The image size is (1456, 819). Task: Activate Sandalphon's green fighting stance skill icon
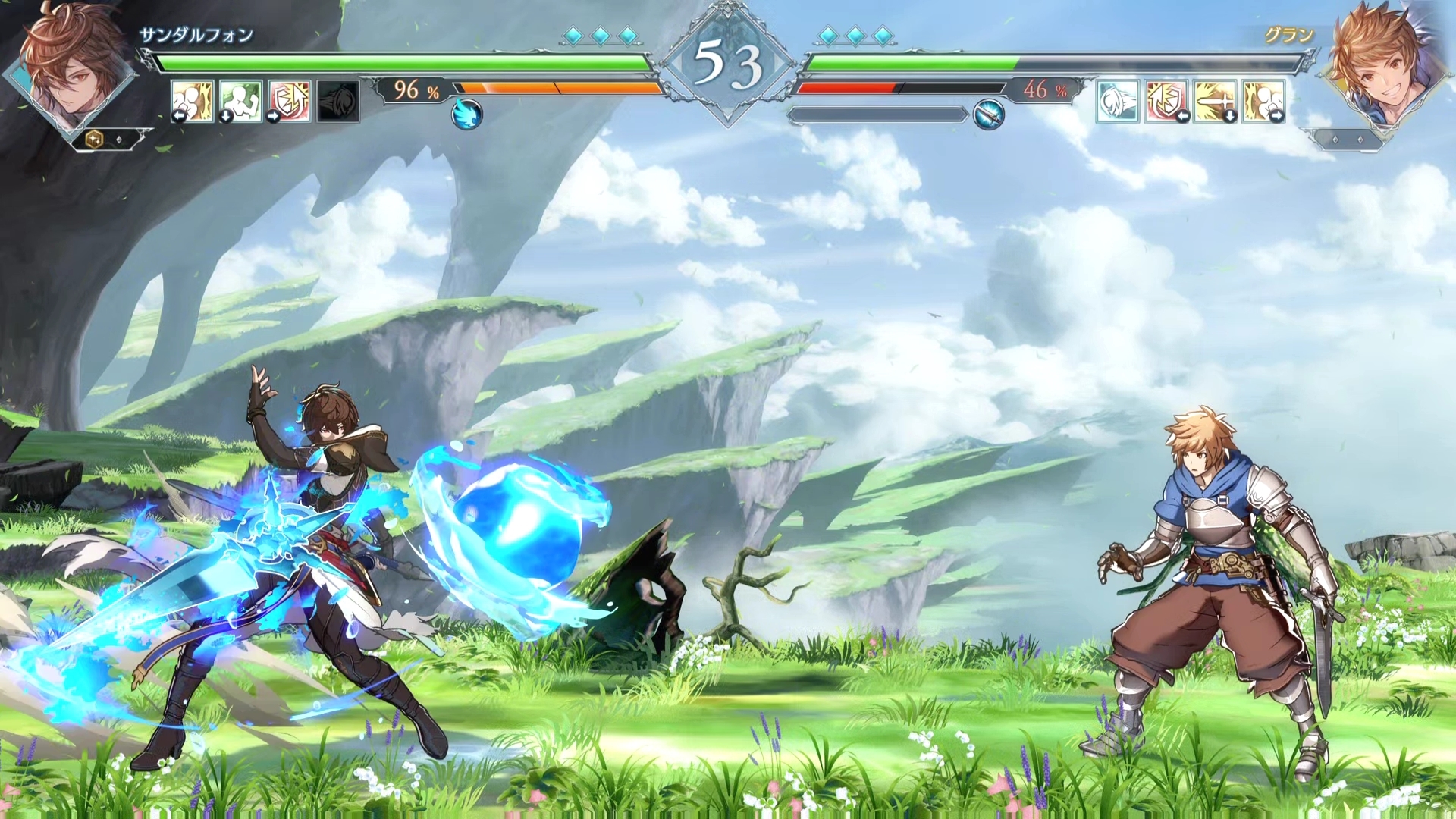pyautogui.click(x=240, y=100)
